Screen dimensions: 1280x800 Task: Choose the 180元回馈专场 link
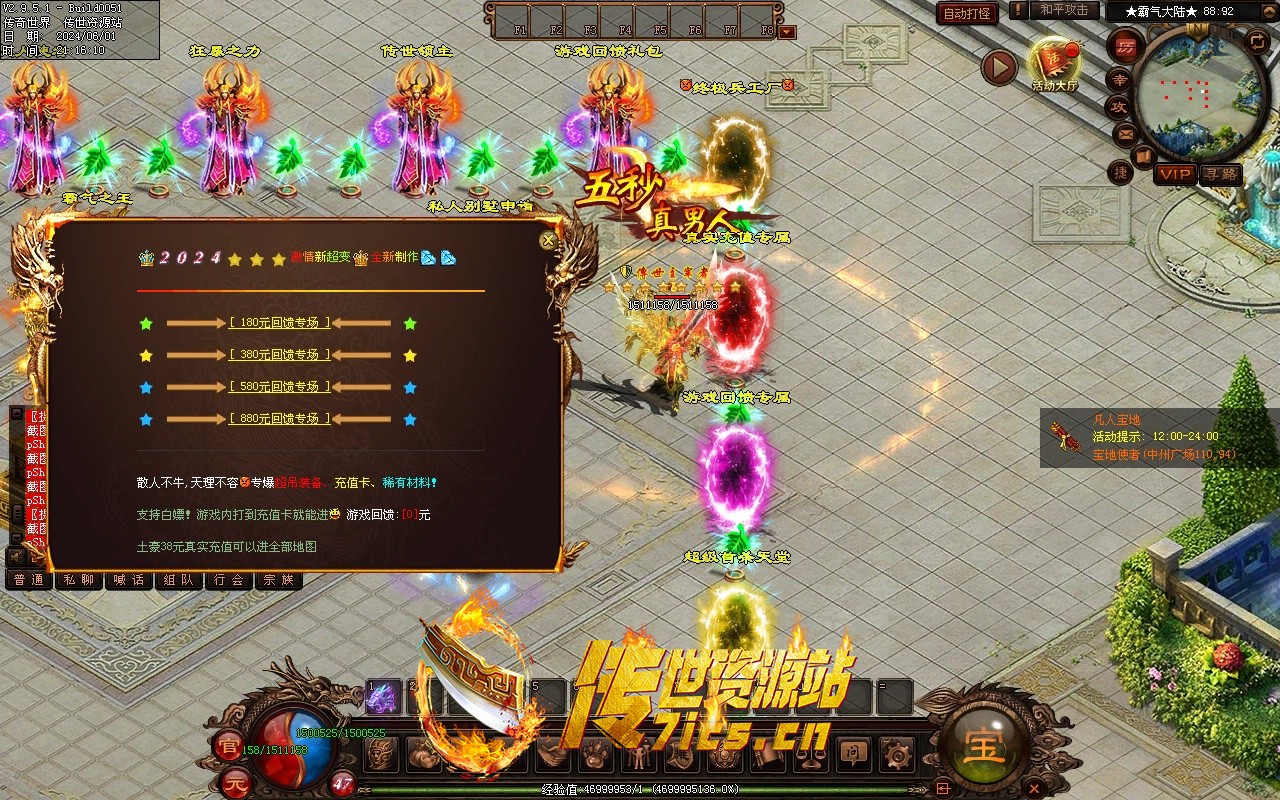279,323
